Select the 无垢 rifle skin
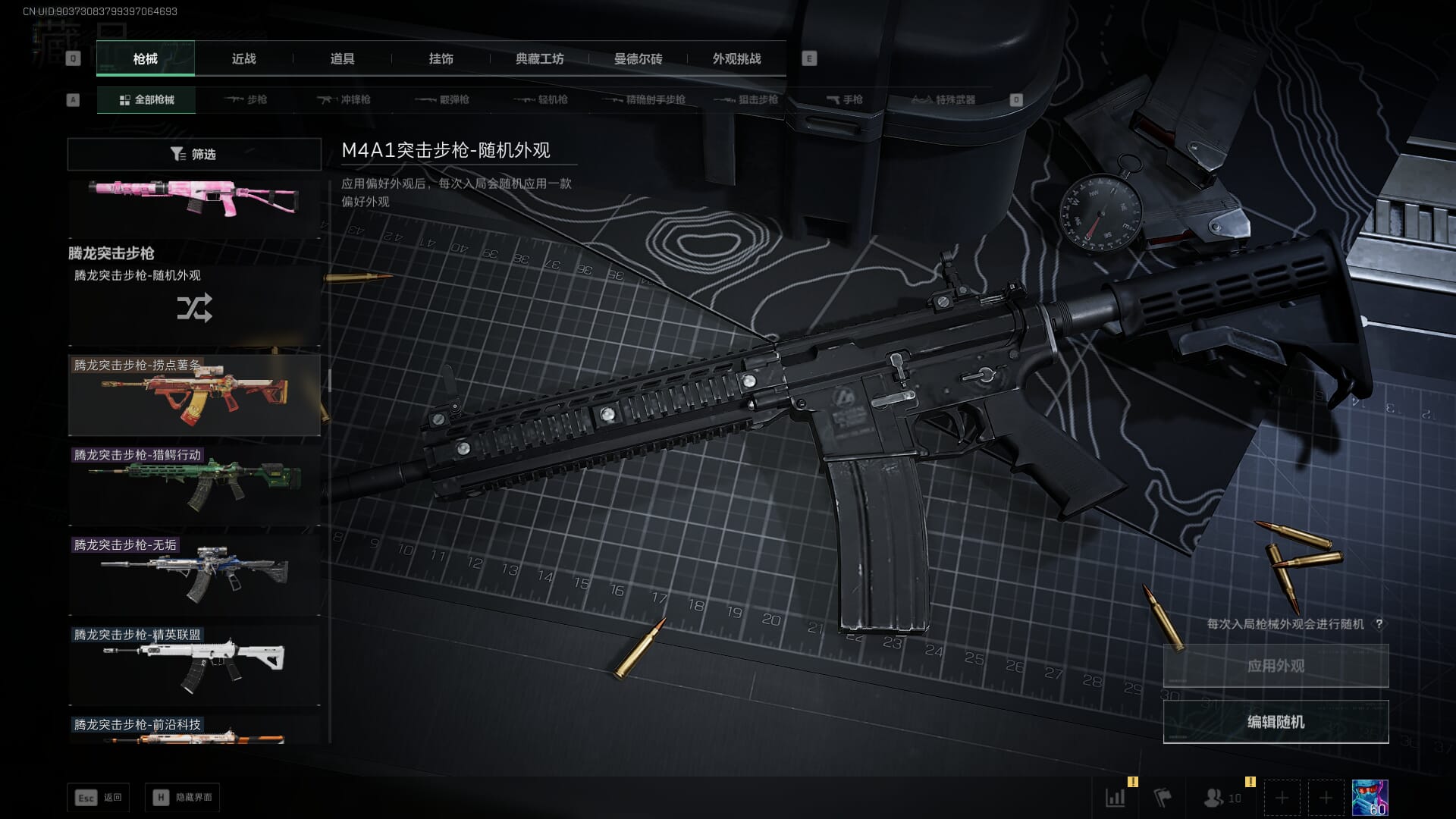1456x819 pixels. click(x=194, y=575)
